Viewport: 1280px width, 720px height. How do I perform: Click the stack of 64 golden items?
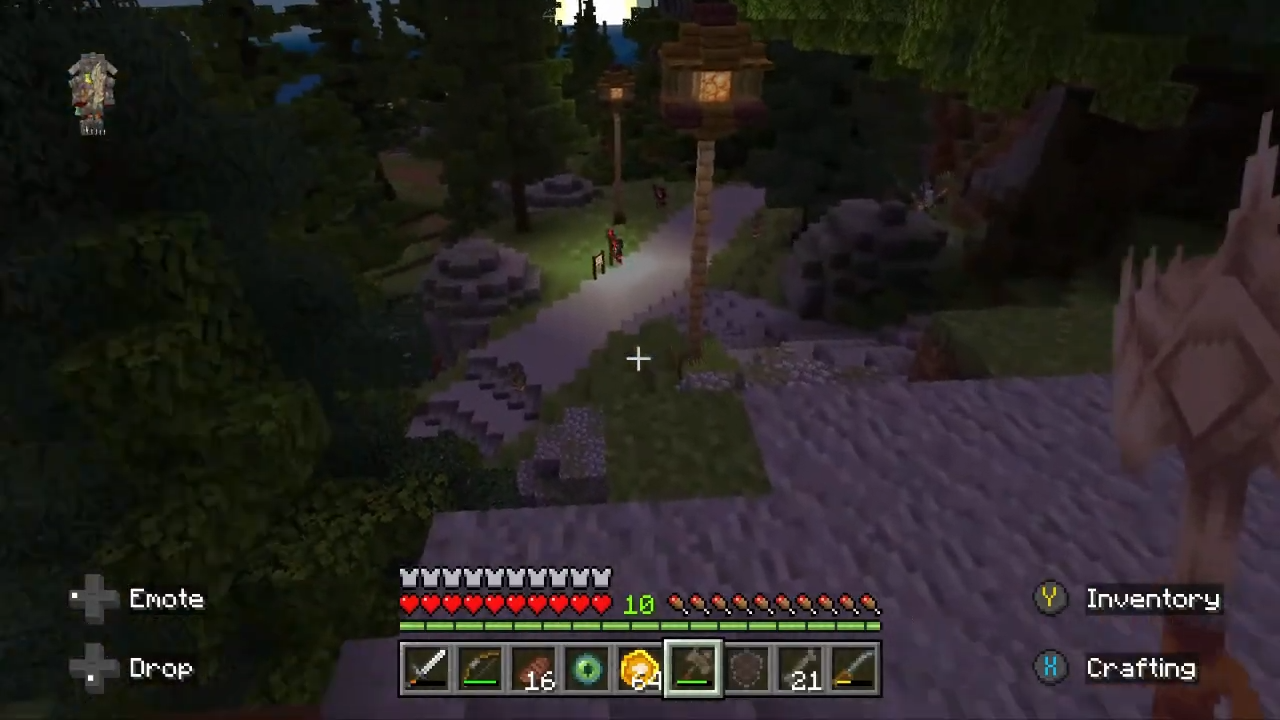point(640,670)
